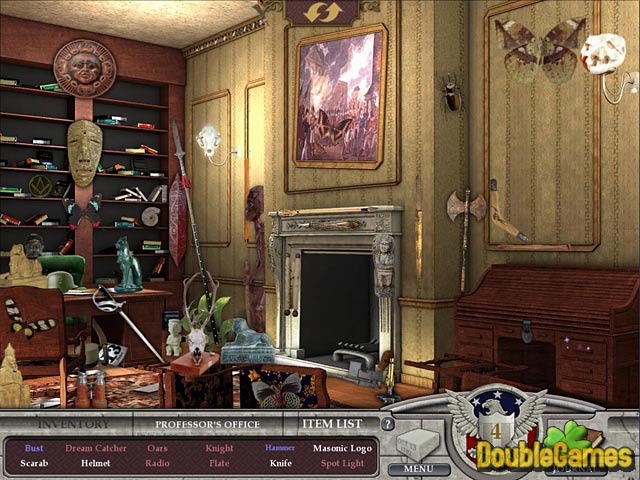Select Radio in the item list
The height and width of the screenshot is (480, 640).
coord(158,463)
